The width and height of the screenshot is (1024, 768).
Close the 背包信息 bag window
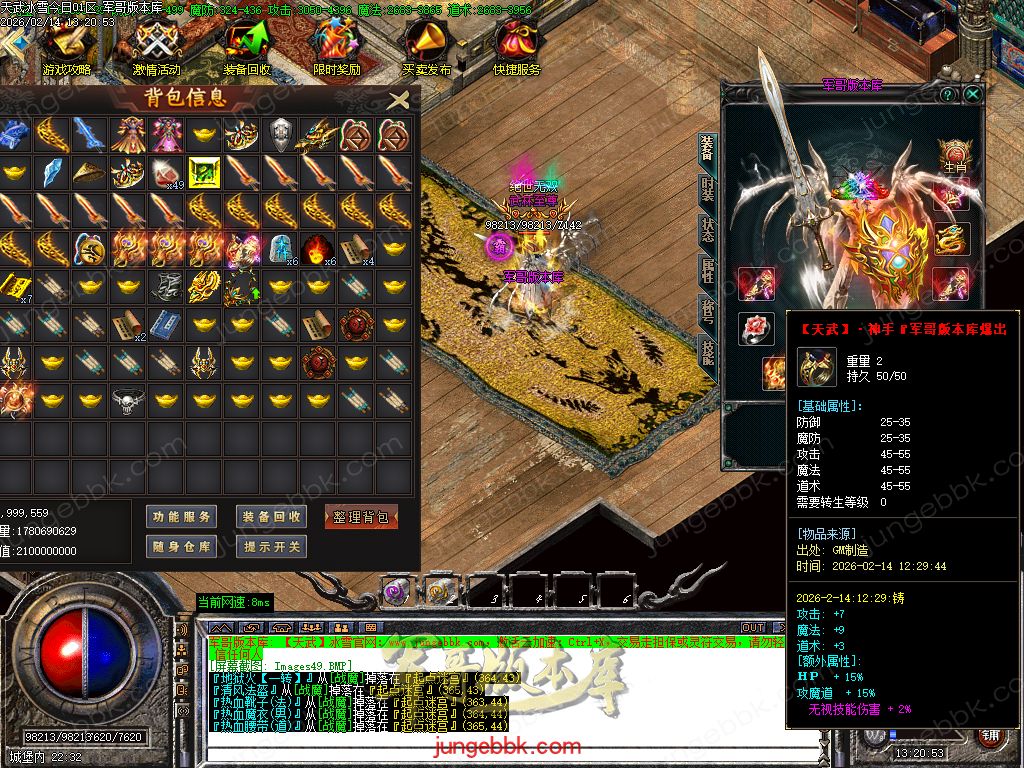(398, 100)
